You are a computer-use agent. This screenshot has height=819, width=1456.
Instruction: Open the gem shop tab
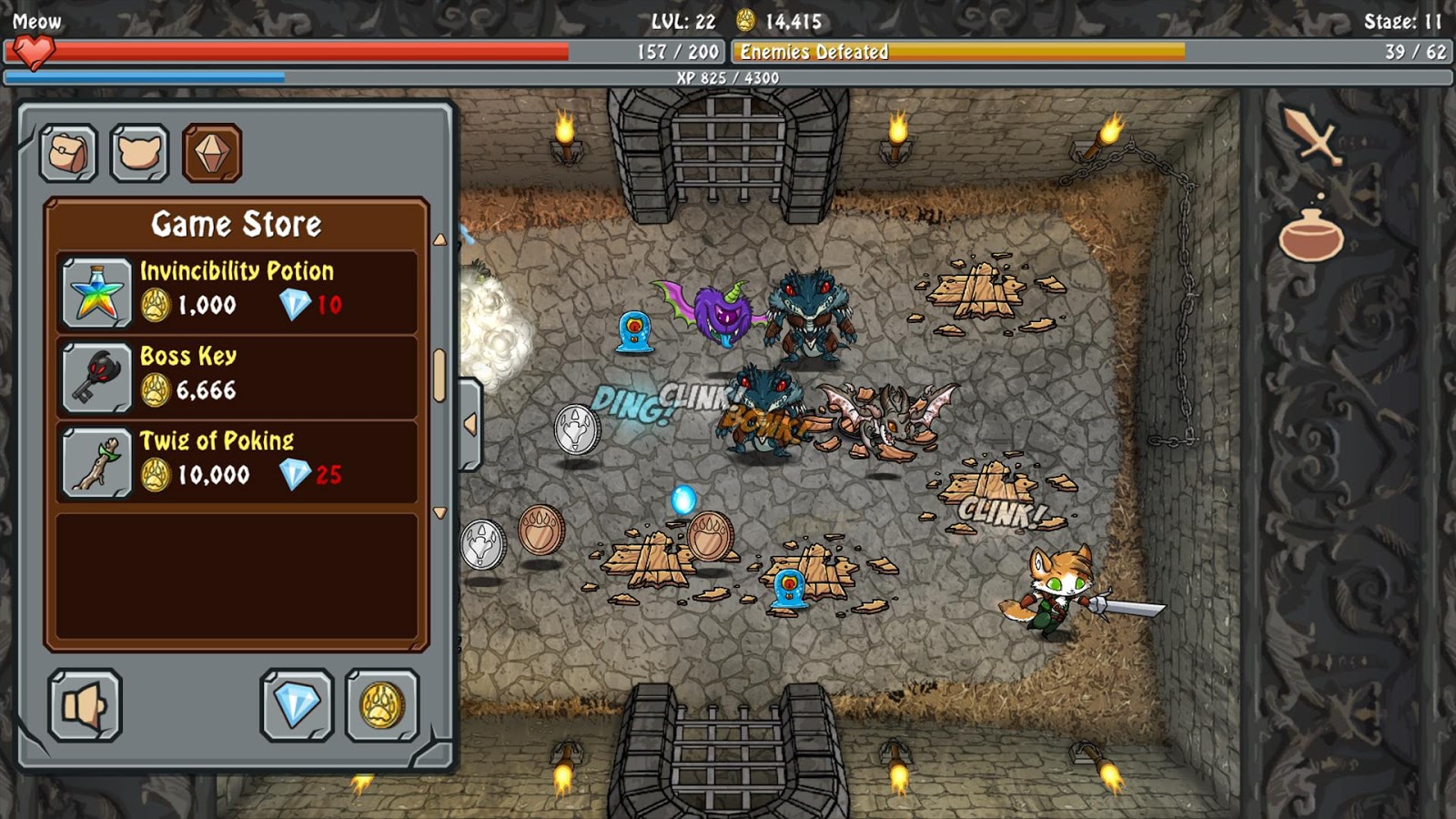[212, 152]
